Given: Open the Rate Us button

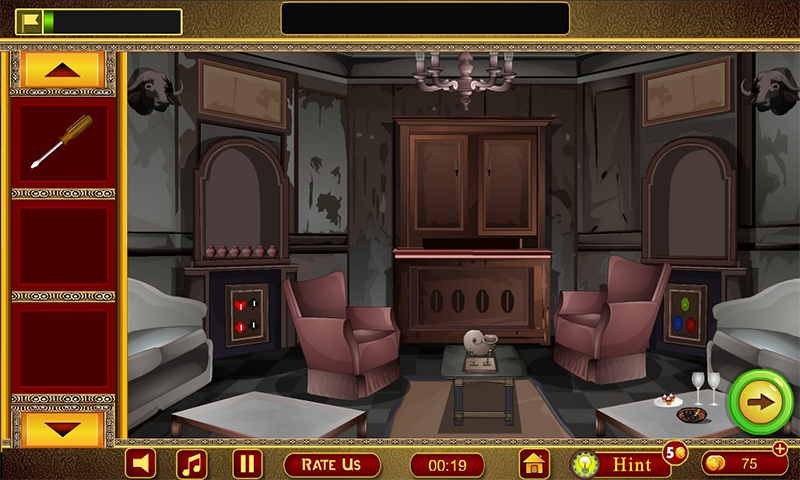Looking at the screenshot, I should pos(332,464).
